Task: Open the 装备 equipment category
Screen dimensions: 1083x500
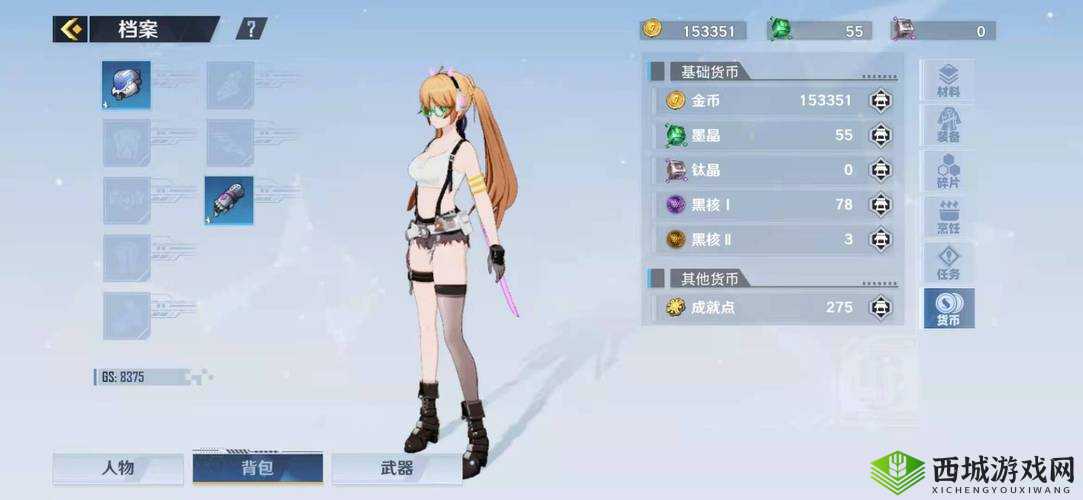Action: pos(948,126)
